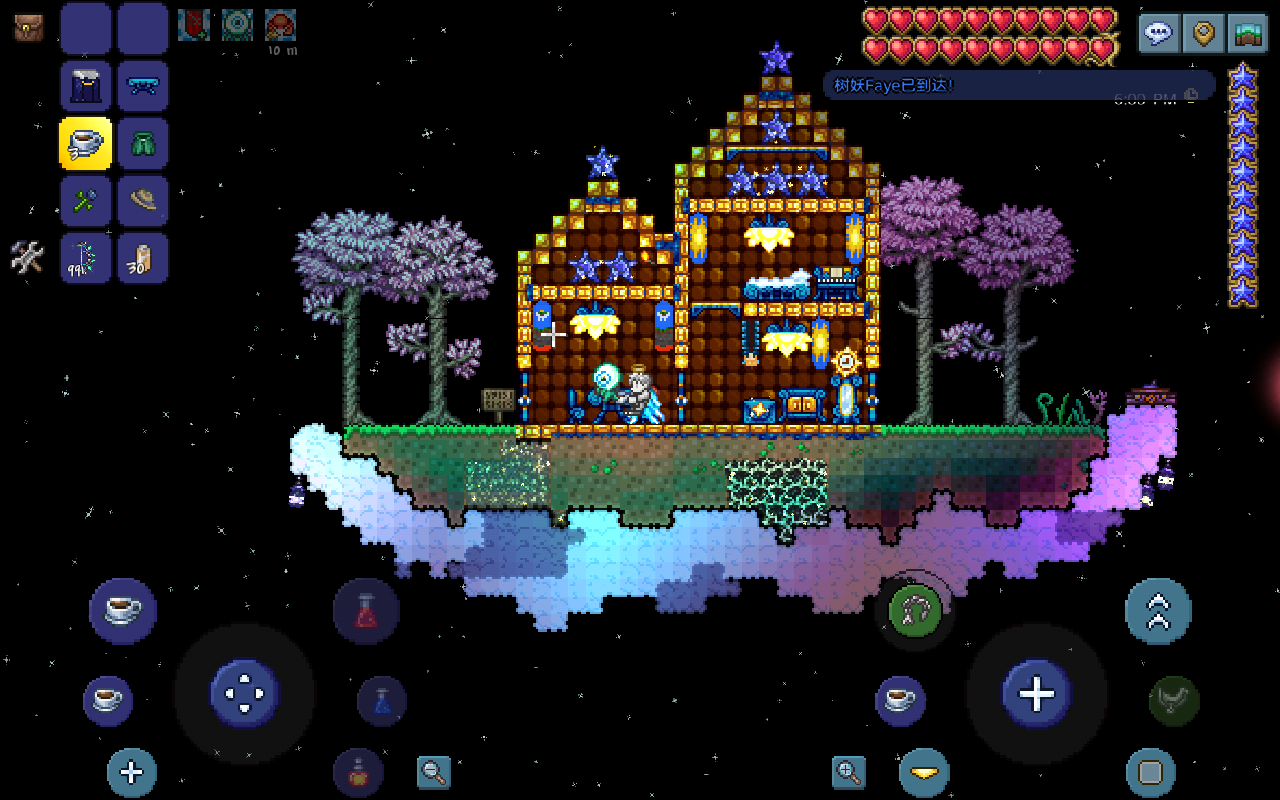The image size is (1280, 800).
Task: Select the highlighted coffee cup hotbar slot
Action: 86,143
